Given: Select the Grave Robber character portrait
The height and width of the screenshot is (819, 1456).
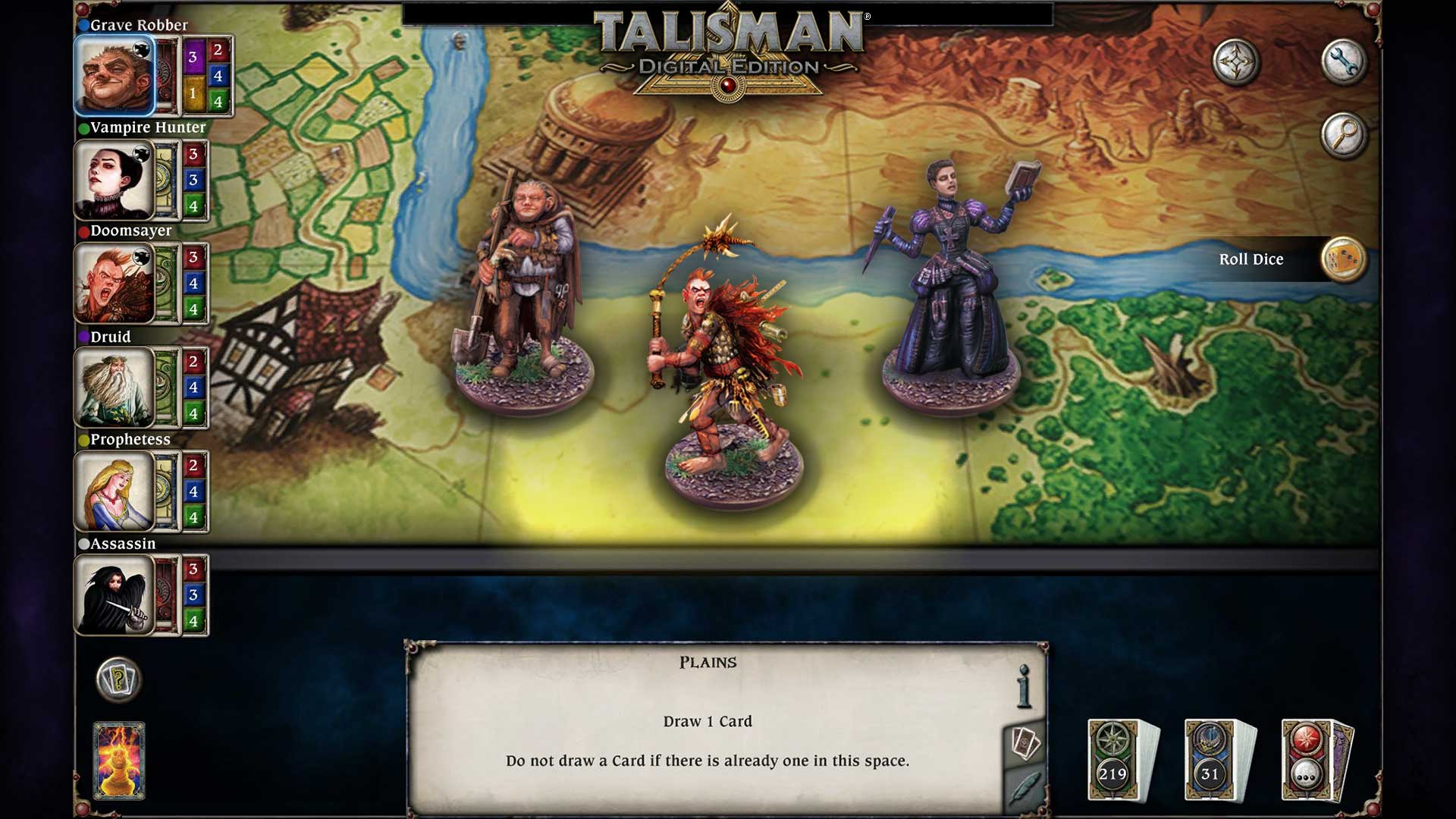Looking at the screenshot, I should (x=115, y=75).
